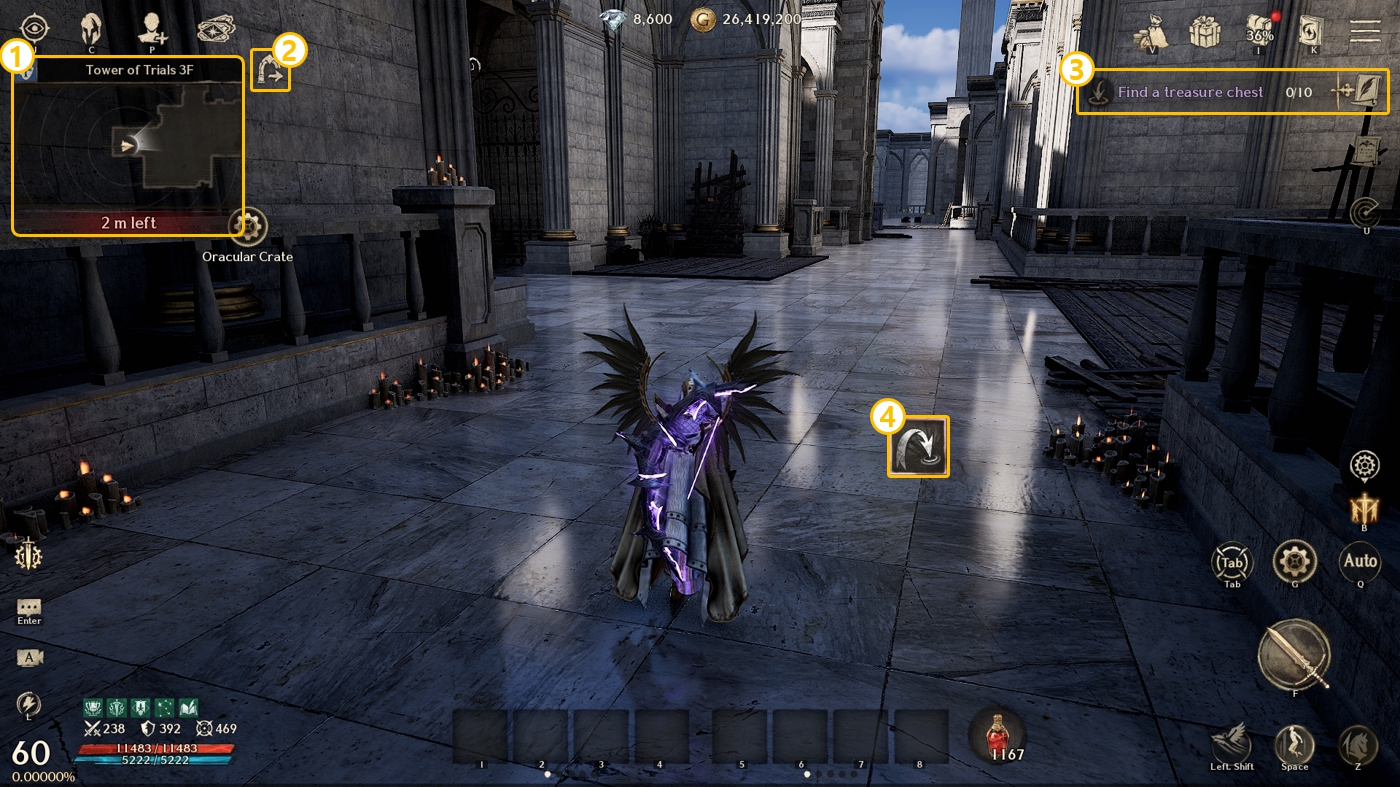Viewport: 1400px width, 787px height.
Task: Open the chat box icon
Action: click(x=29, y=607)
